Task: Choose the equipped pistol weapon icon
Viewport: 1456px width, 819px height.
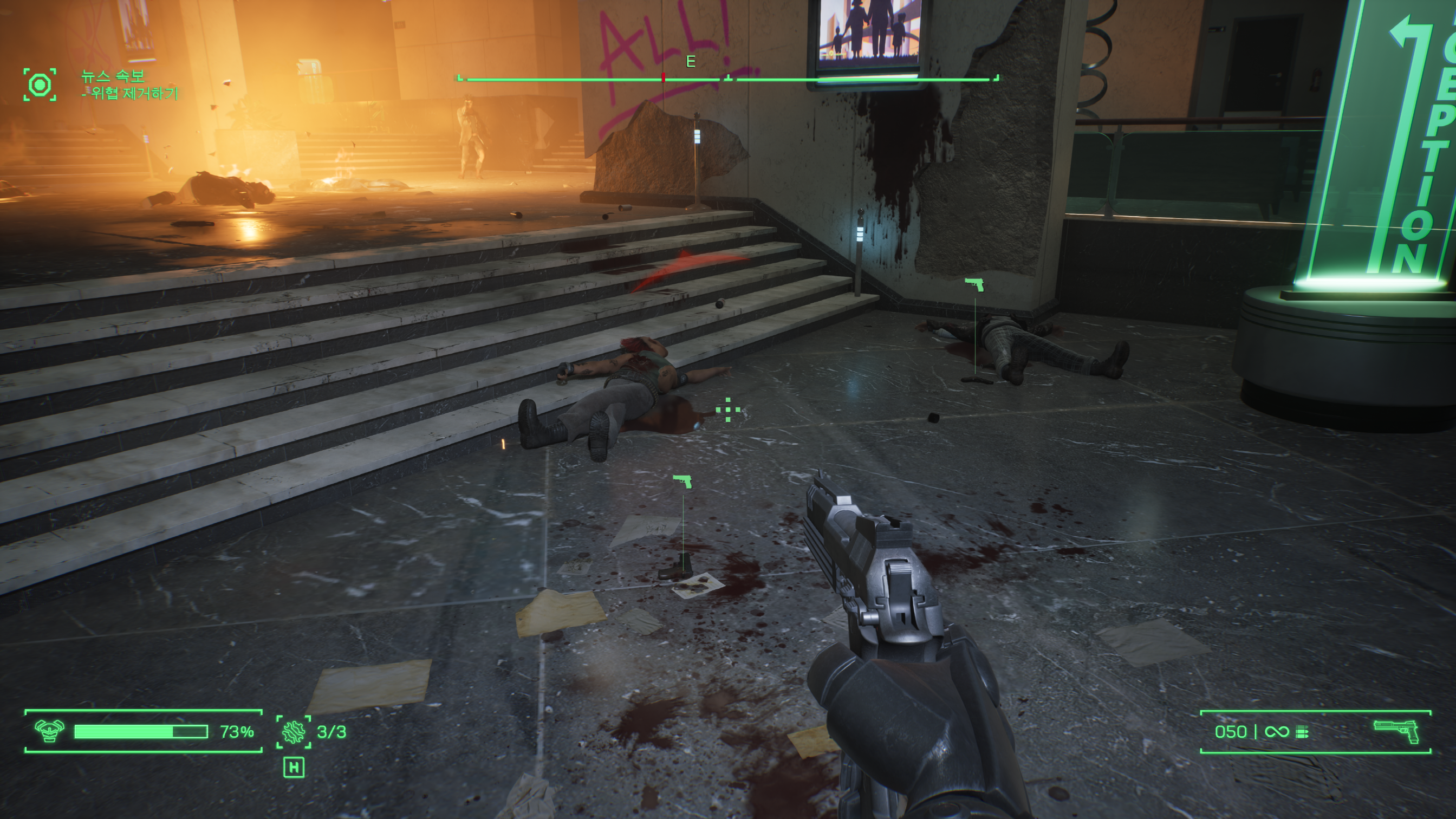Action: click(1395, 731)
